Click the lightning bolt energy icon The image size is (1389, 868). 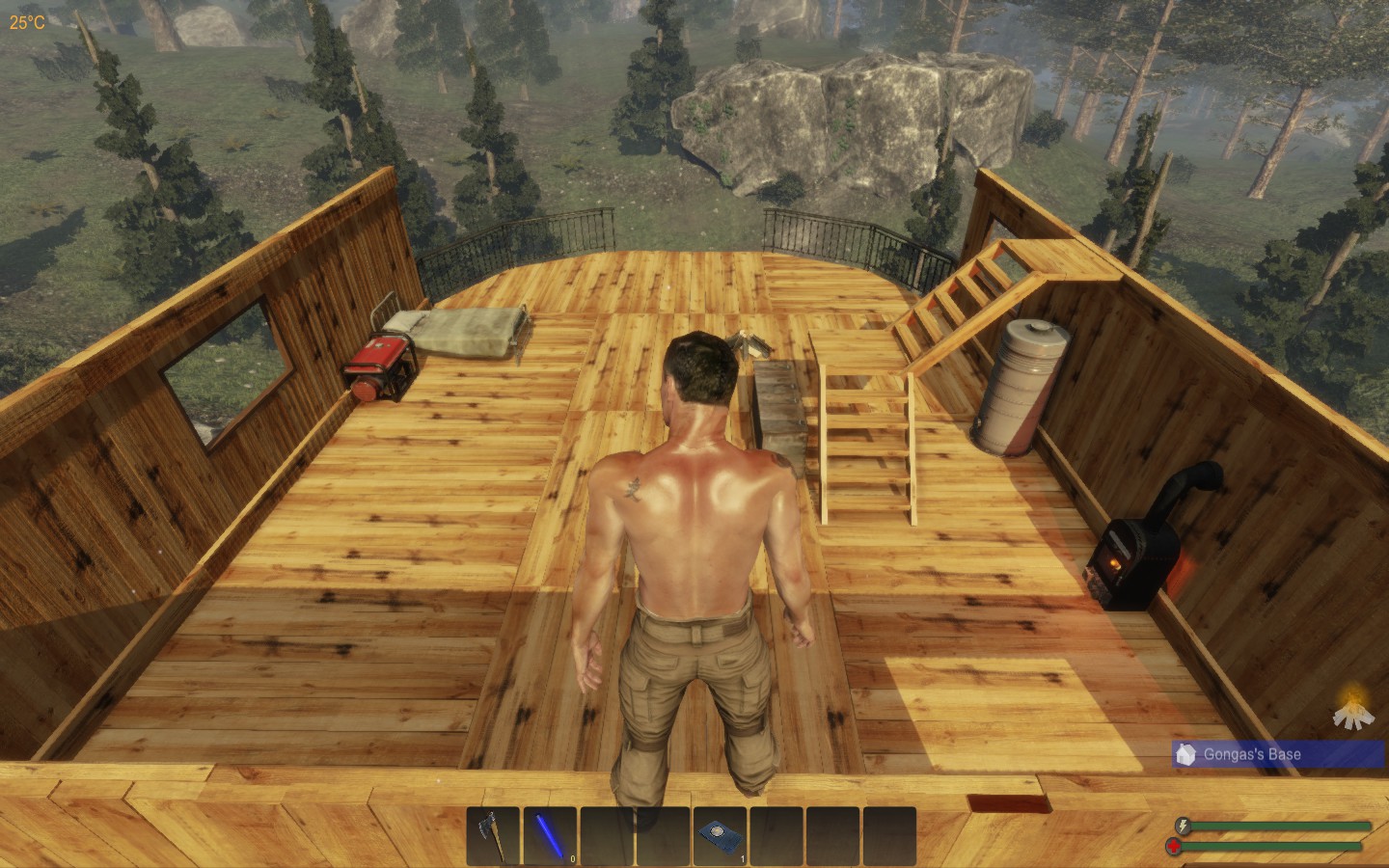pyautogui.click(x=1182, y=824)
